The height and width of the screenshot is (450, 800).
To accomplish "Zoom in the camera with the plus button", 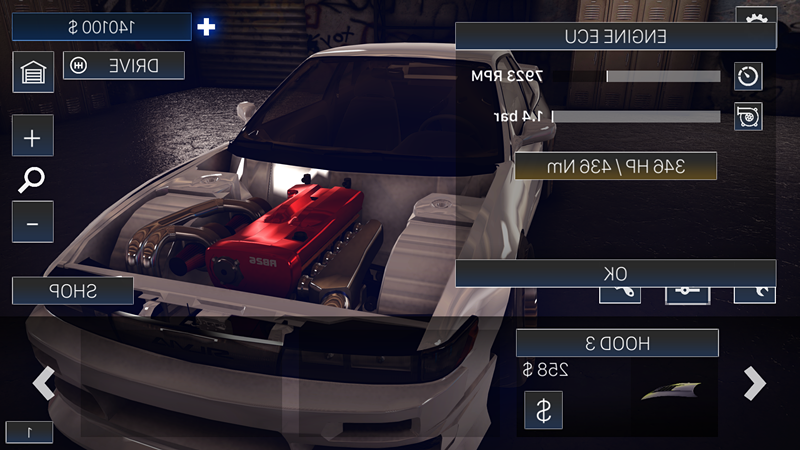I will pos(33,136).
